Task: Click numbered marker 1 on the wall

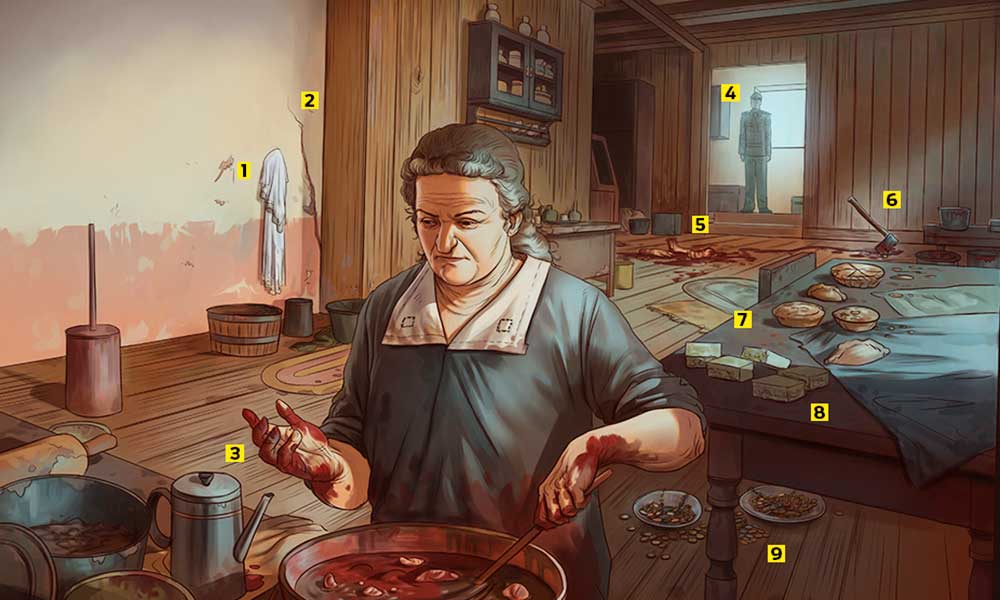Action: [x=243, y=171]
